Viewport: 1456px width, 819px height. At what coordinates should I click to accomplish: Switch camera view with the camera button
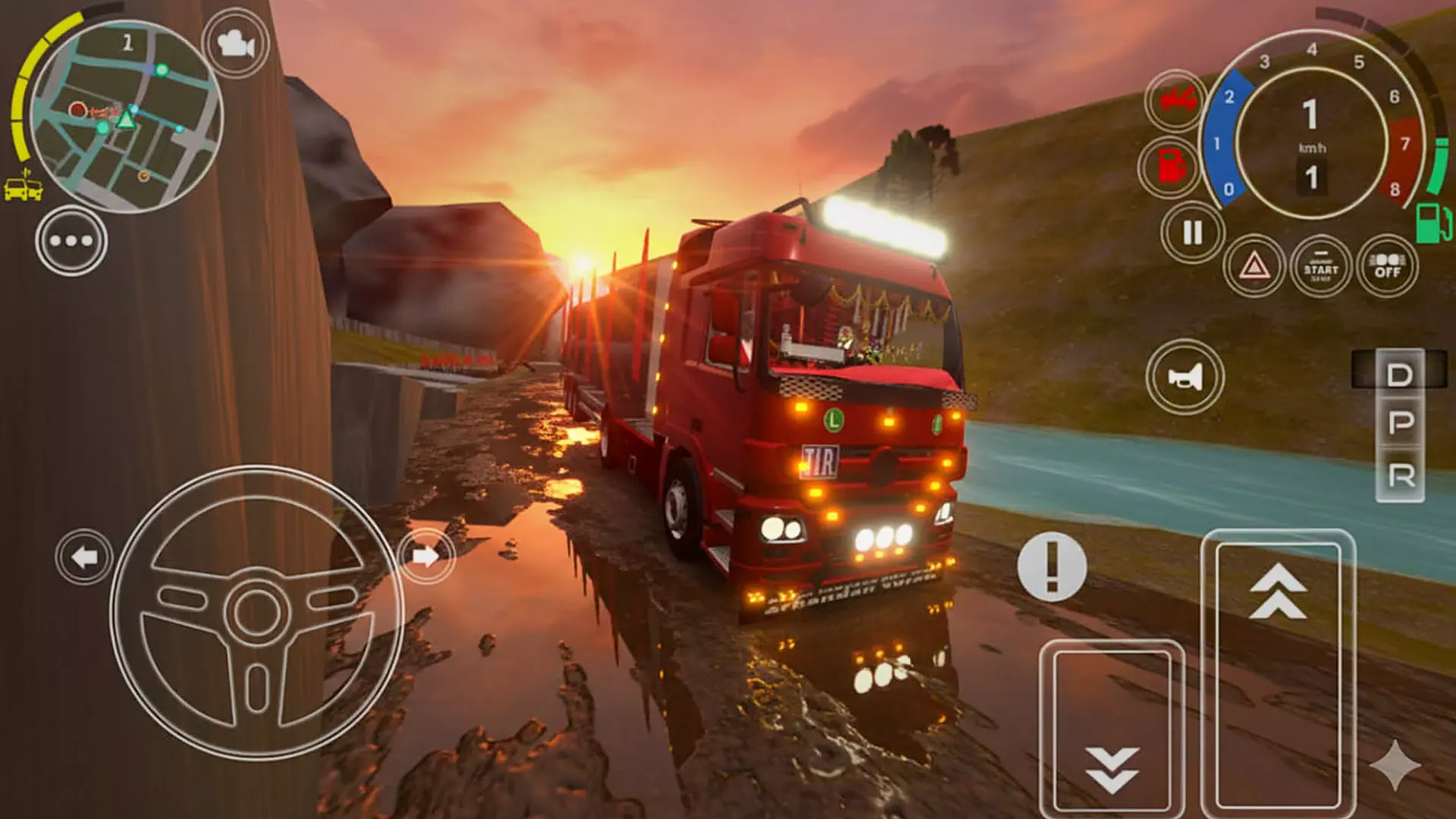click(x=236, y=44)
